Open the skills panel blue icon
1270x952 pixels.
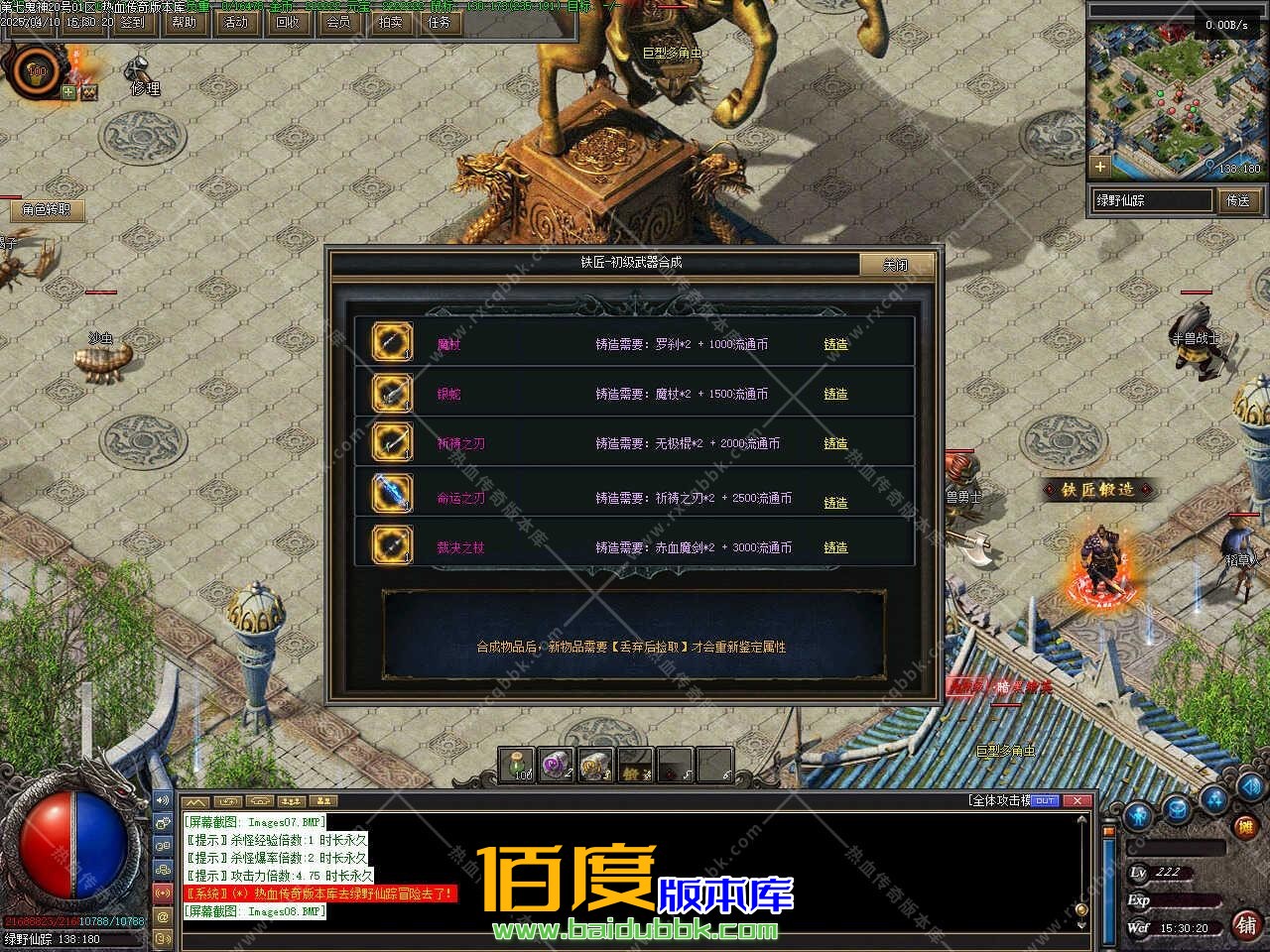[1213, 801]
